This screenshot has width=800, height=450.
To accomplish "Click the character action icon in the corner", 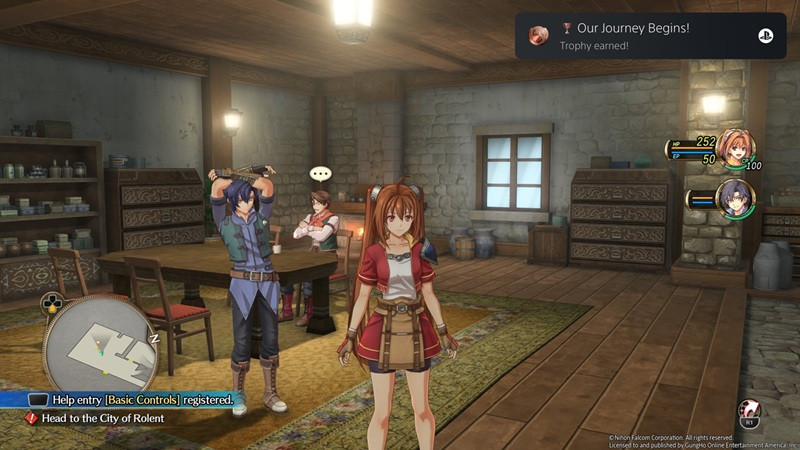I will [x=749, y=411].
